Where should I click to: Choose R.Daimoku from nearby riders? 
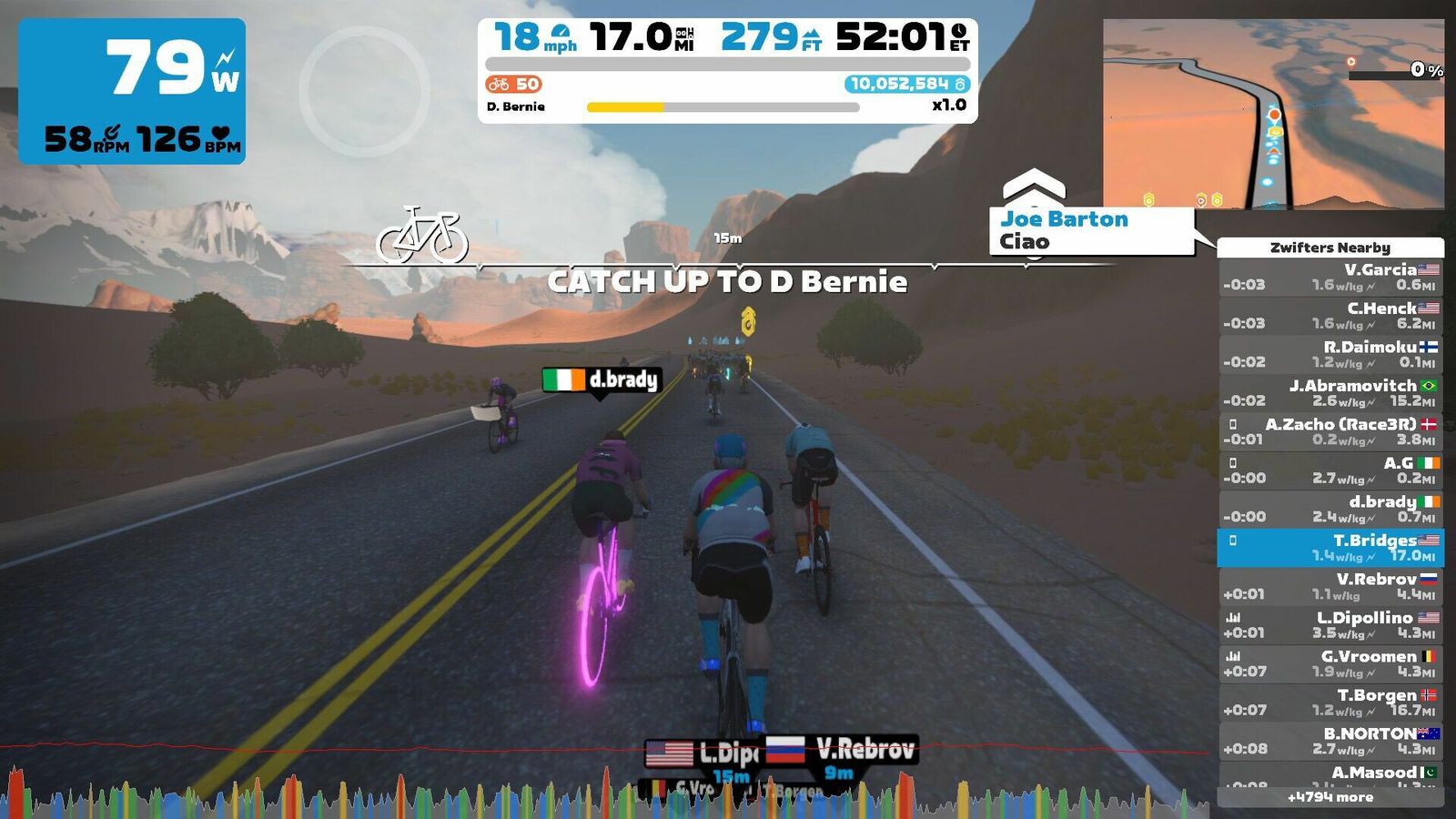click(1330, 354)
